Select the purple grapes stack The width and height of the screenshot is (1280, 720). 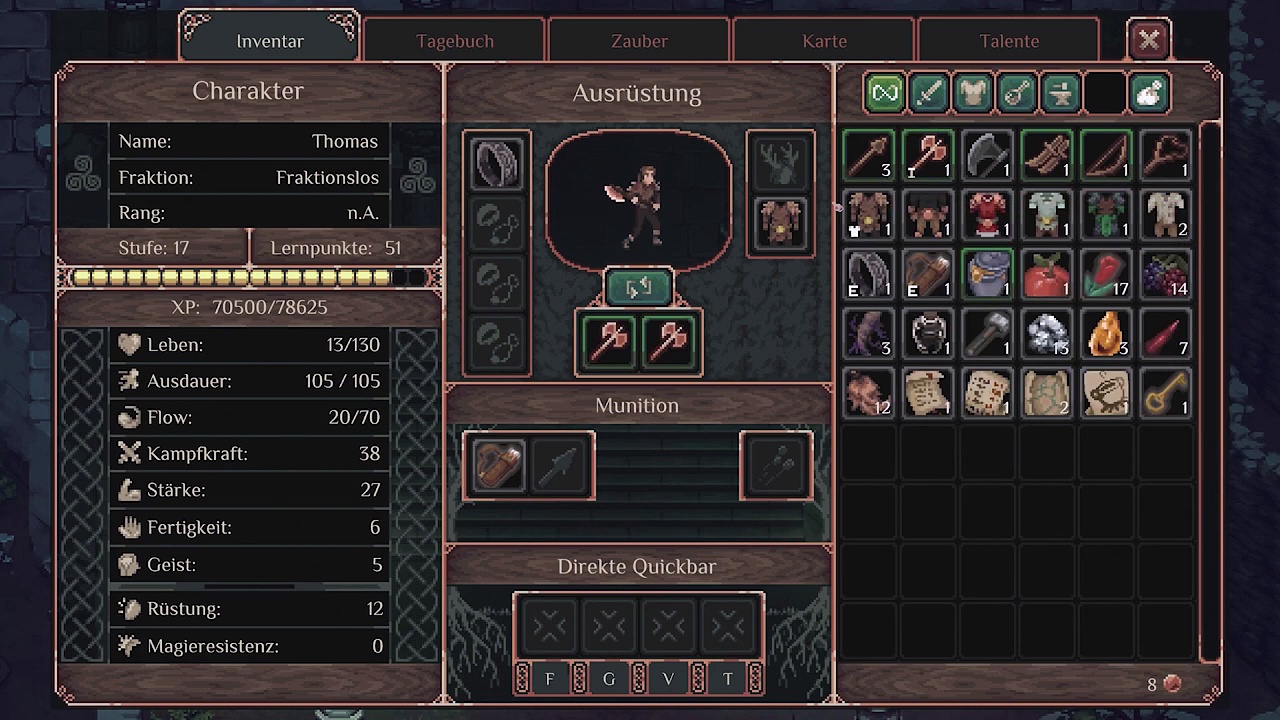pos(1166,274)
